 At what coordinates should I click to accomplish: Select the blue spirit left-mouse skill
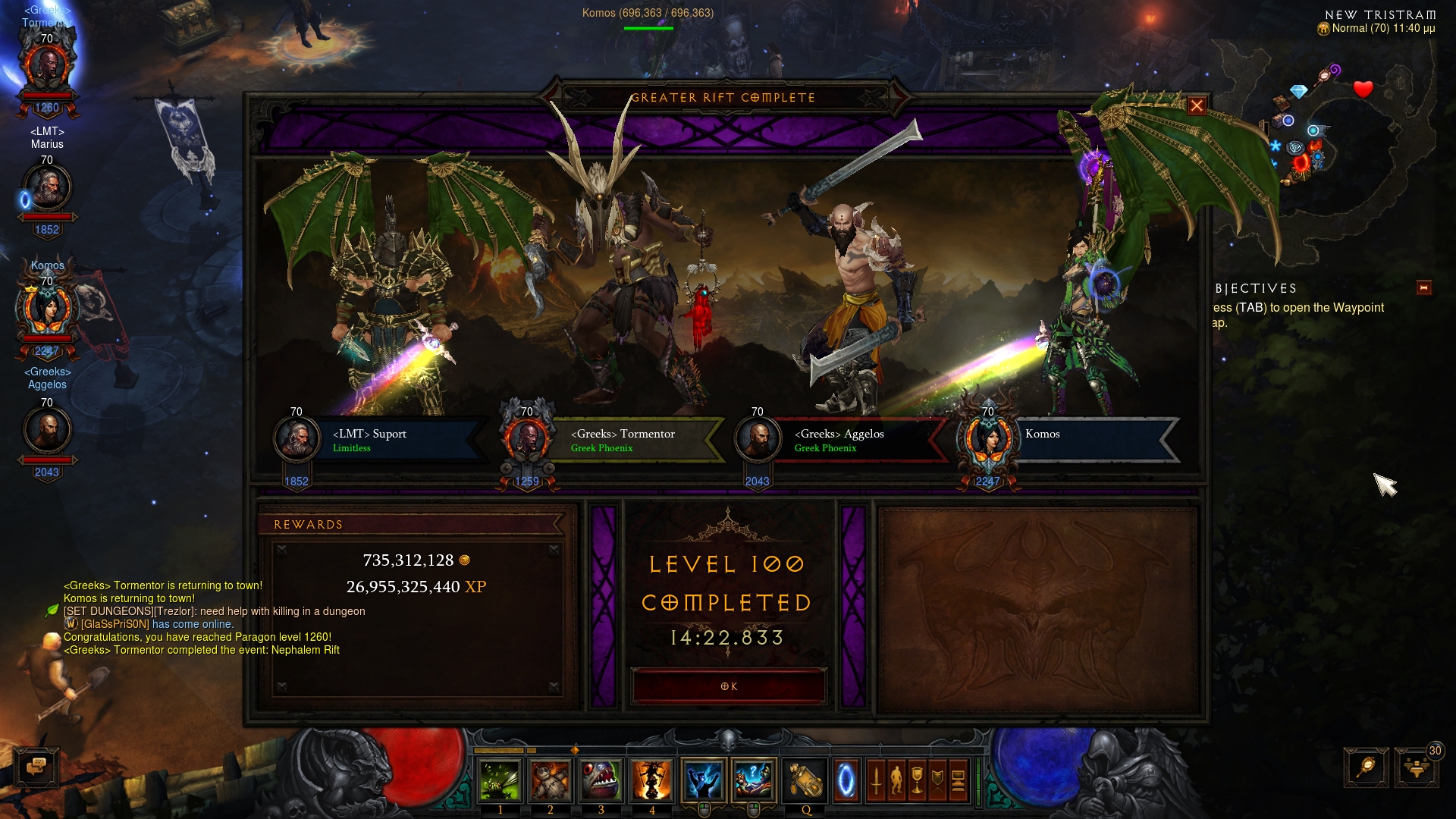pyautogui.click(x=704, y=780)
